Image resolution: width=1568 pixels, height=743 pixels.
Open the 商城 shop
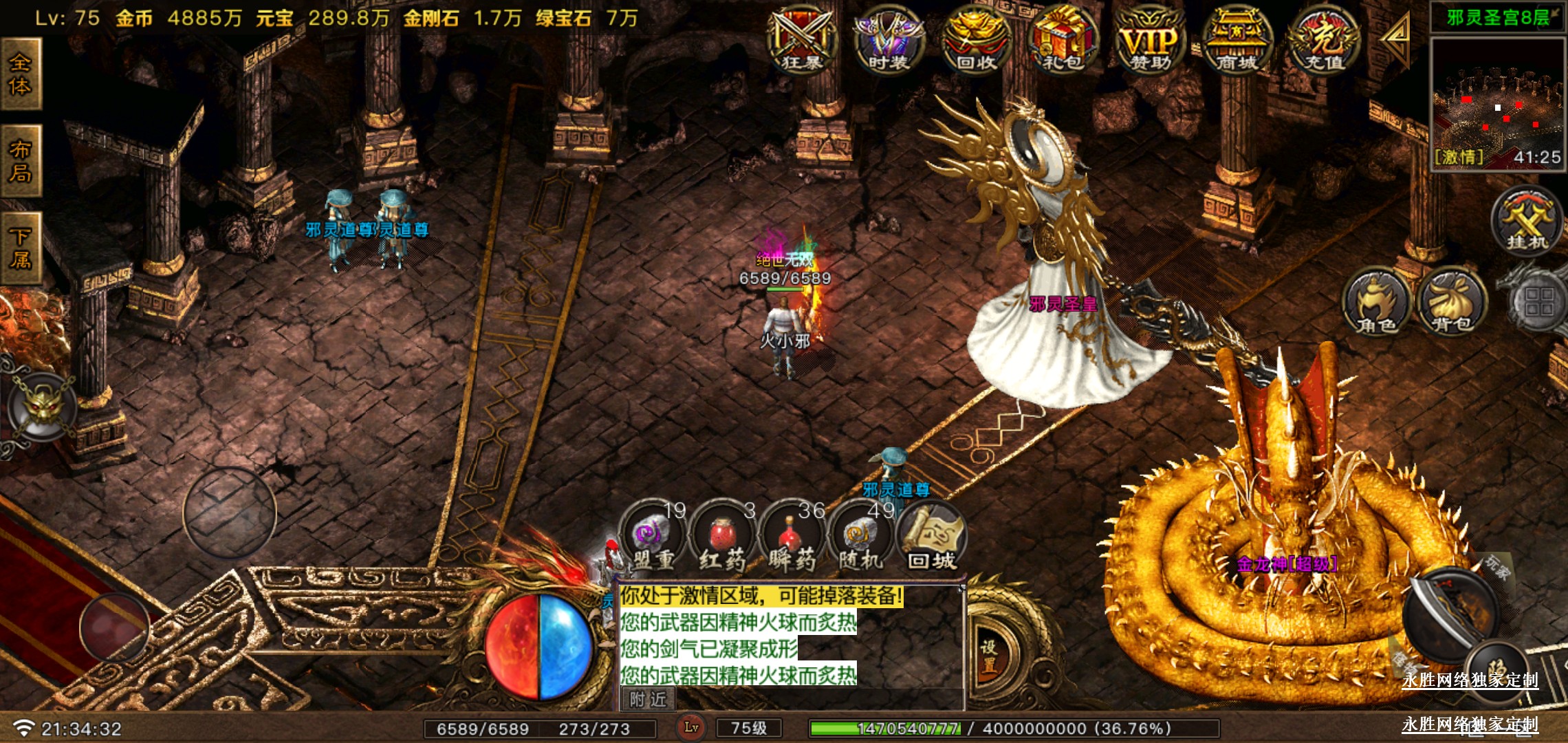1237,40
